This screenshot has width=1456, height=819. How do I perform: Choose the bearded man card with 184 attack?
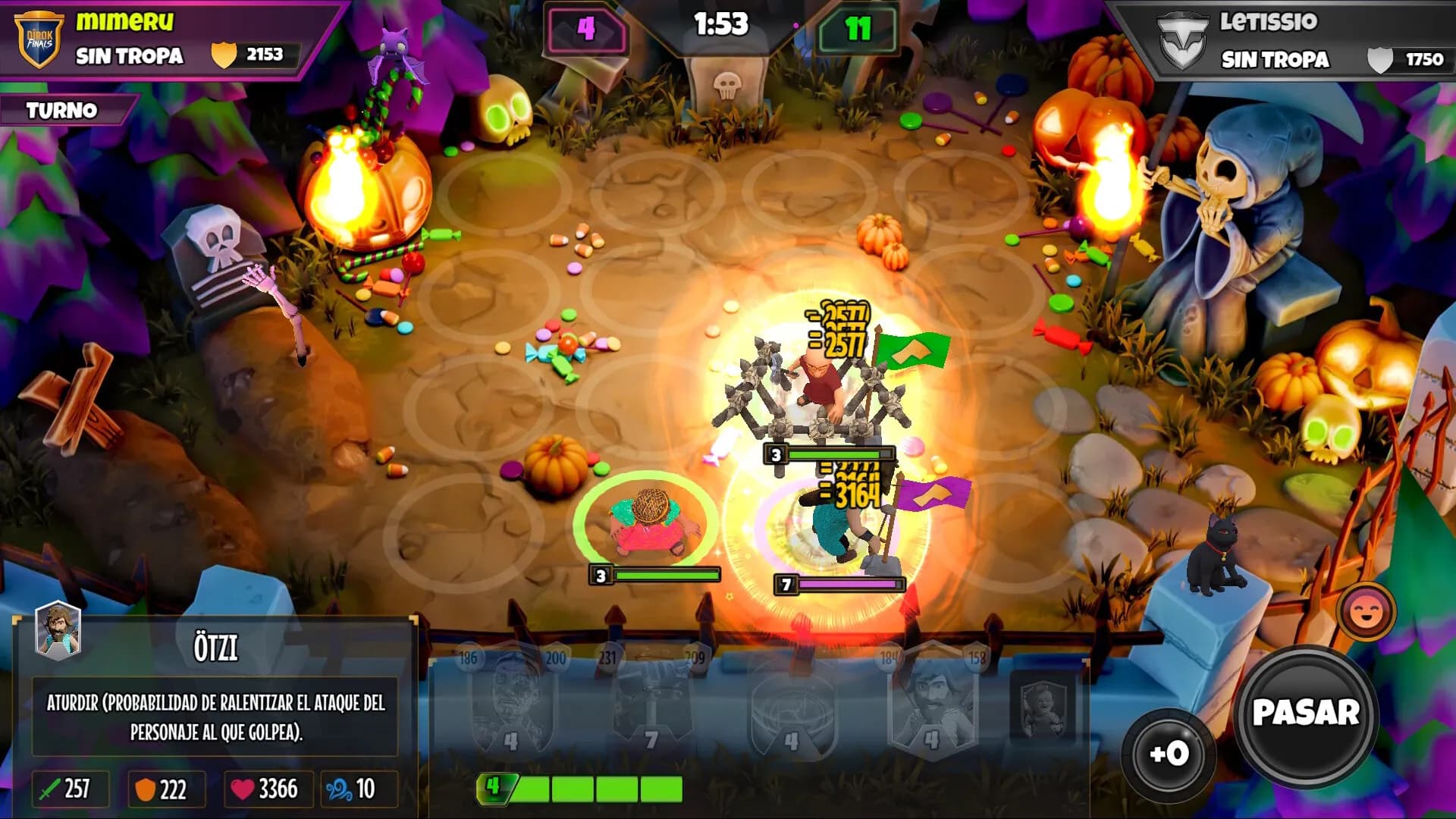pos(933,701)
